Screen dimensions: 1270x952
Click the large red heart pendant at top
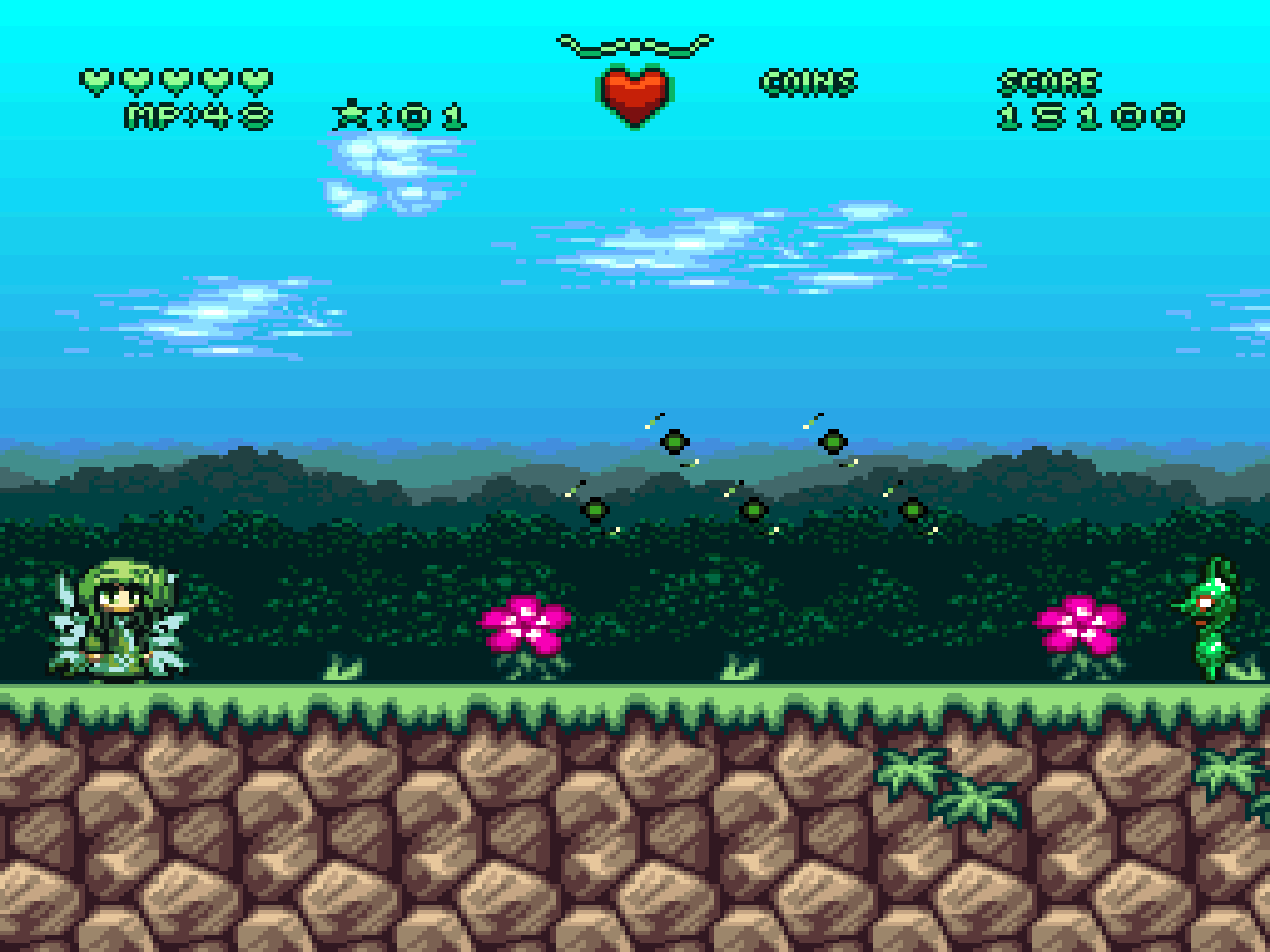(x=635, y=93)
